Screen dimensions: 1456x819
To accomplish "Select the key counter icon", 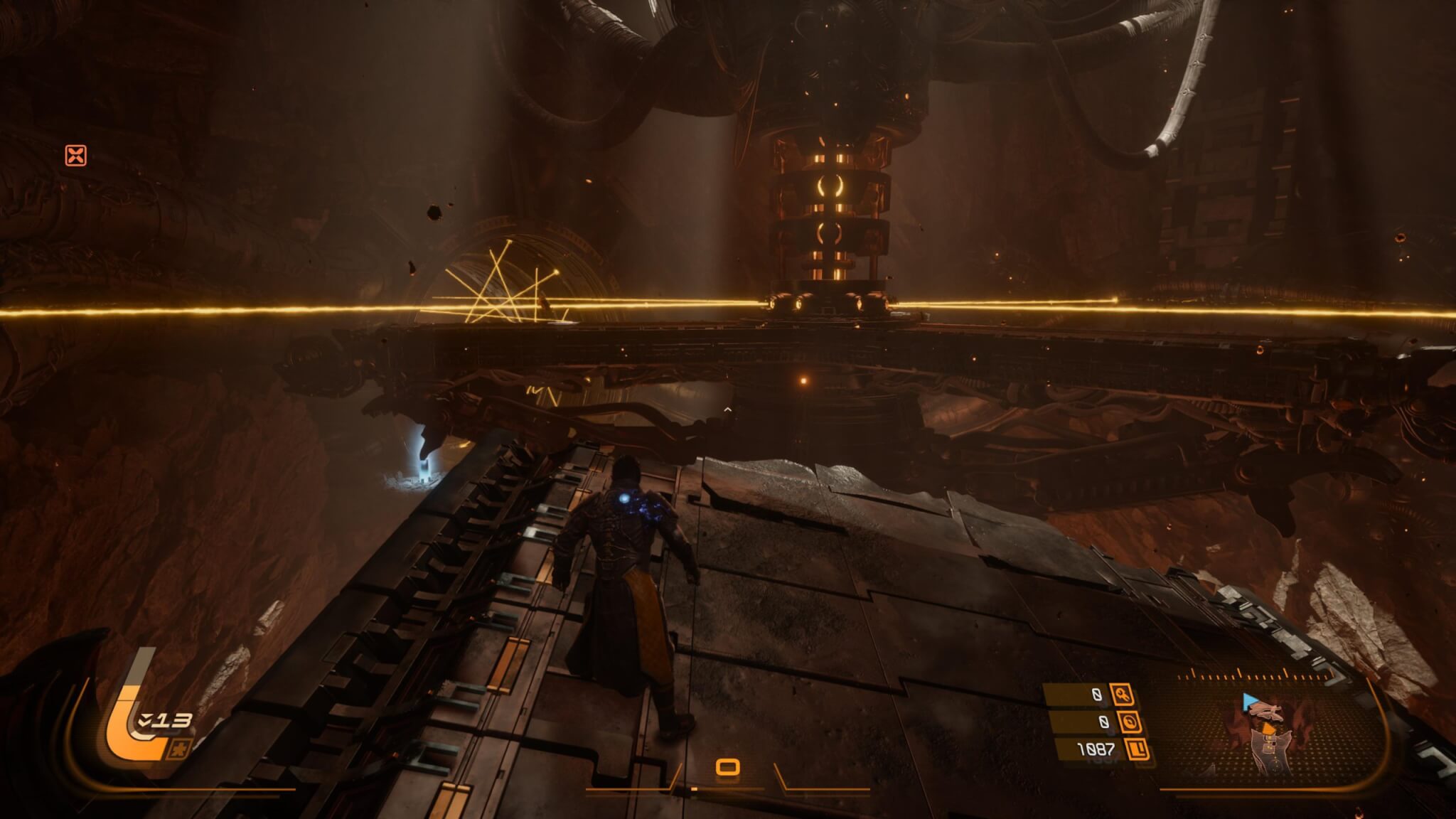I will pyautogui.click(x=1124, y=695).
